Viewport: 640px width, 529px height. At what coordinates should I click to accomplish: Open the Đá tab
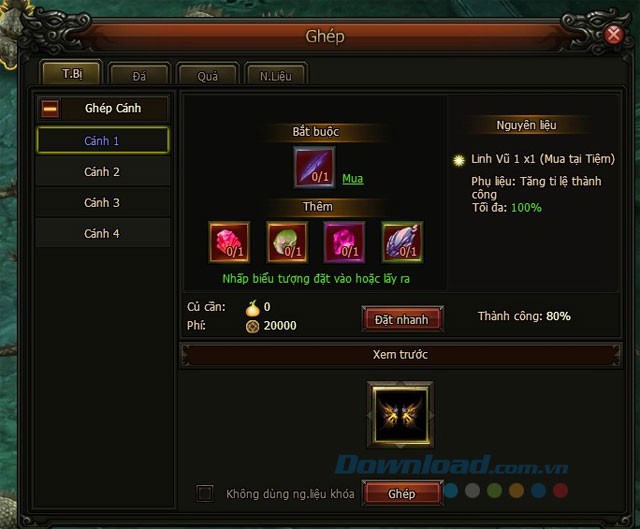(139, 75)
